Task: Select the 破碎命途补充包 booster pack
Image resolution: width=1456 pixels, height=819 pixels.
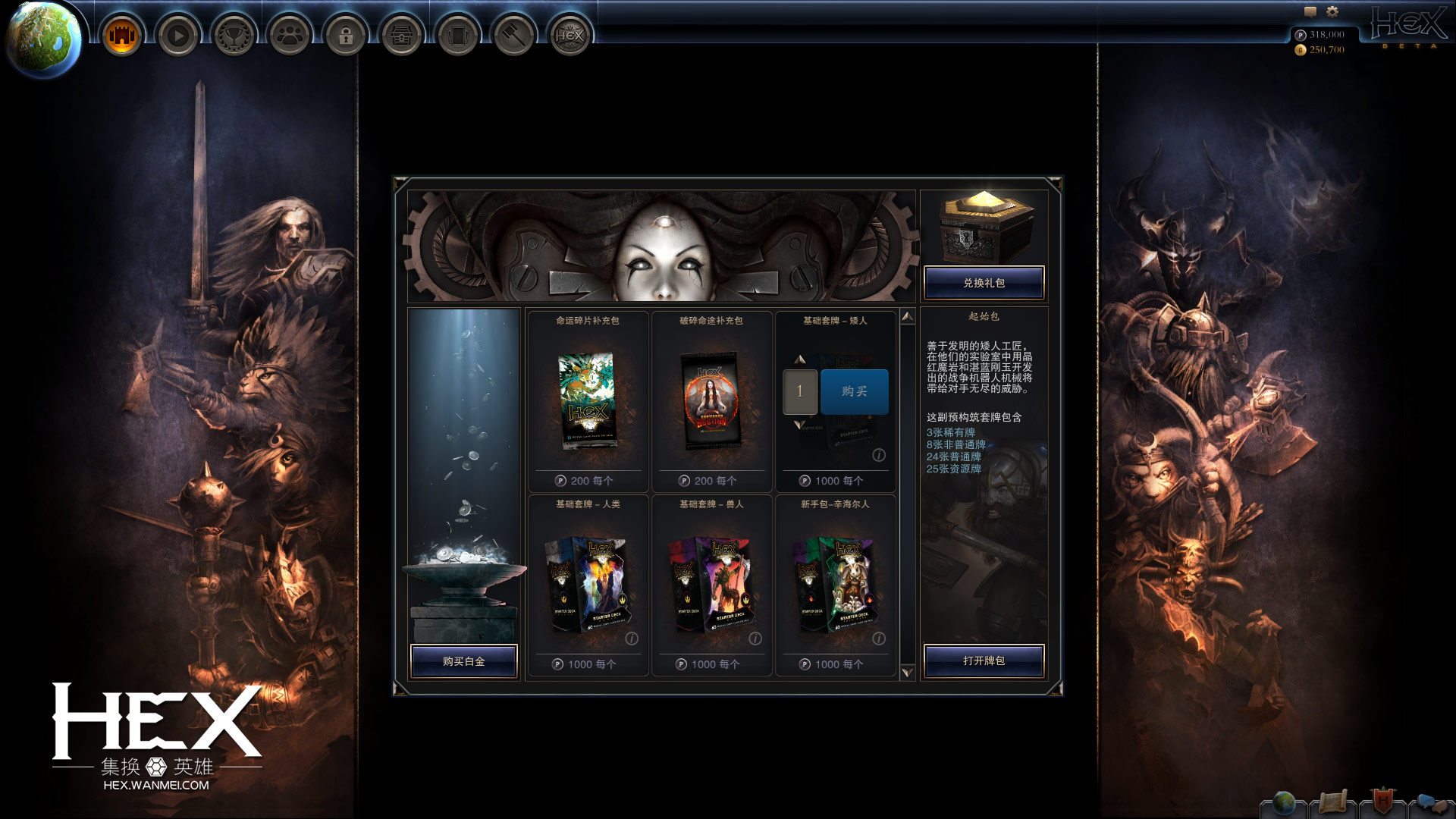Action: [x=711, y=402]
